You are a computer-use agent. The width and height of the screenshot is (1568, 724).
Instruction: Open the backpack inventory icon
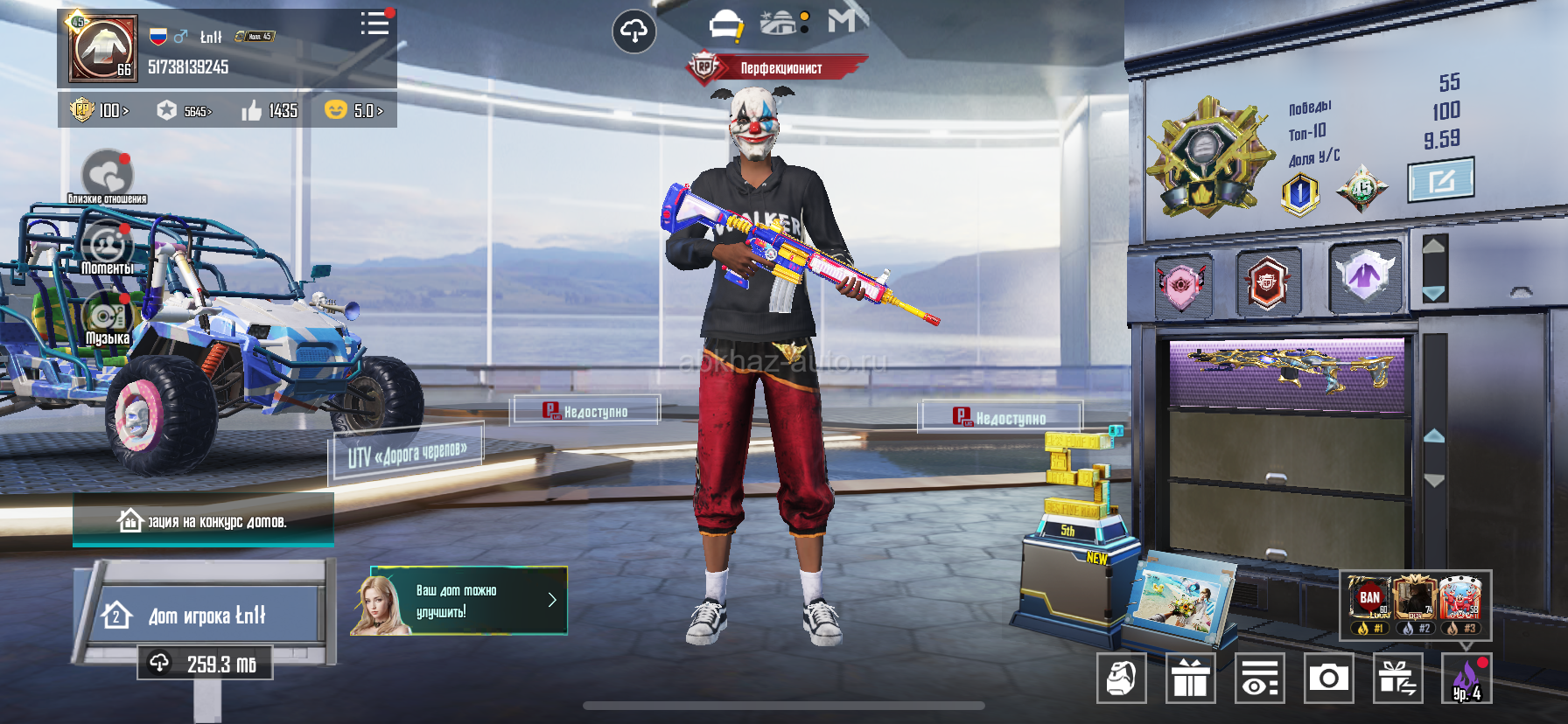coord(1121,678)
